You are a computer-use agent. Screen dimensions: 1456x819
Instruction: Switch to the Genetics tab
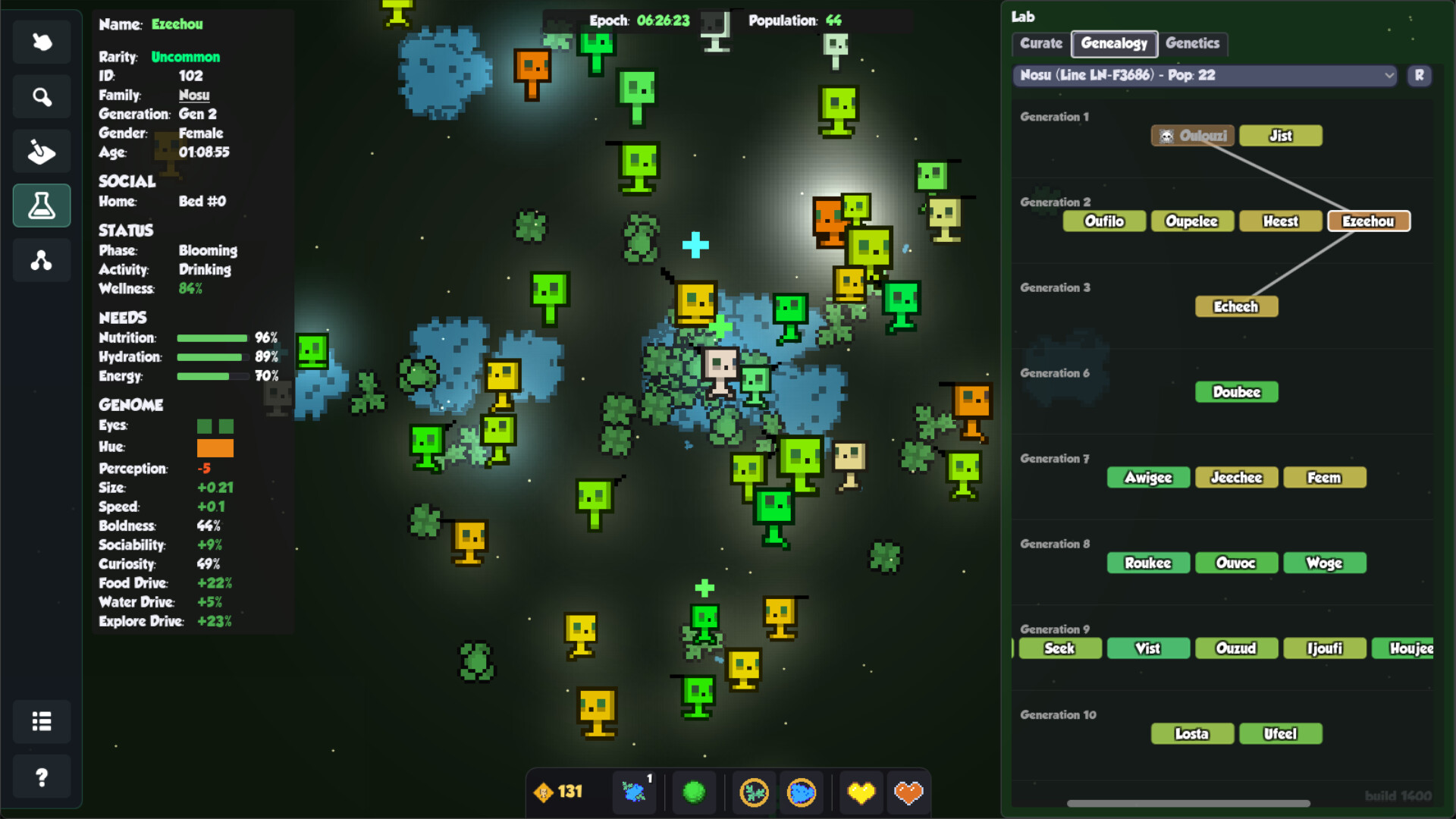click(x=1193, y=43)
